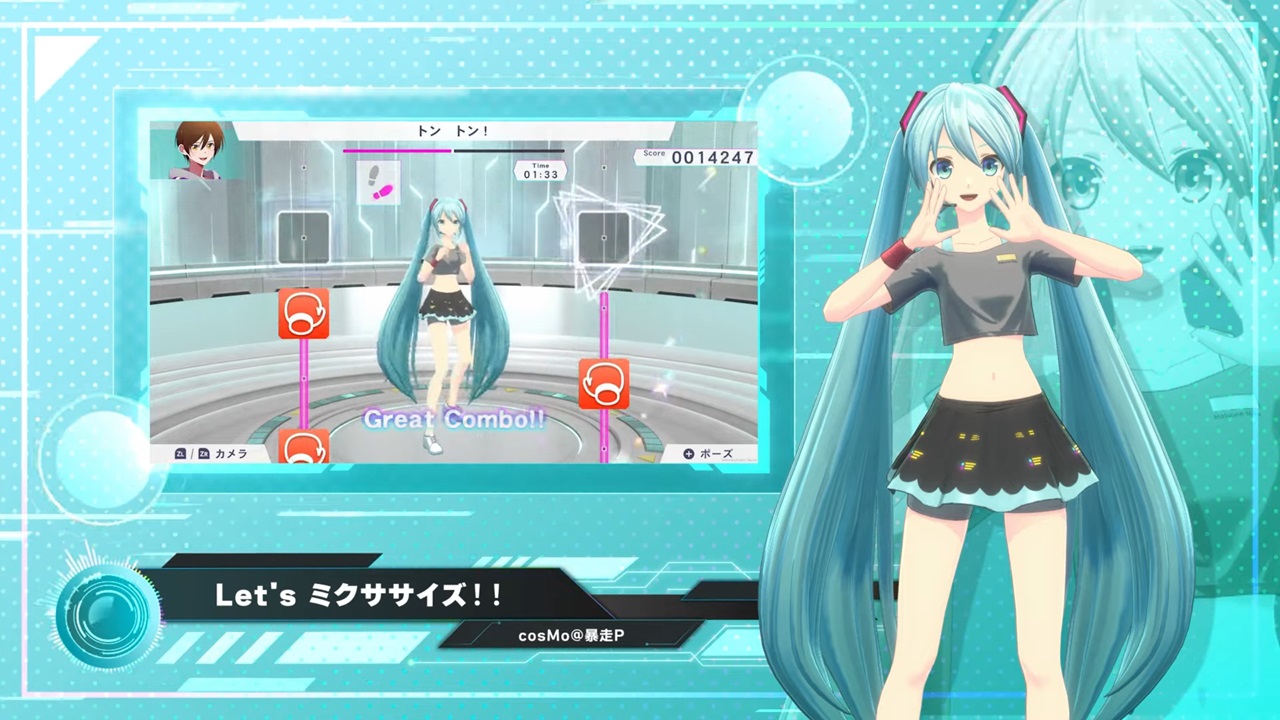Screen dimensions: 1280x720
Task: Expand the Time display showing 01:33
Action: click(539, 170)
